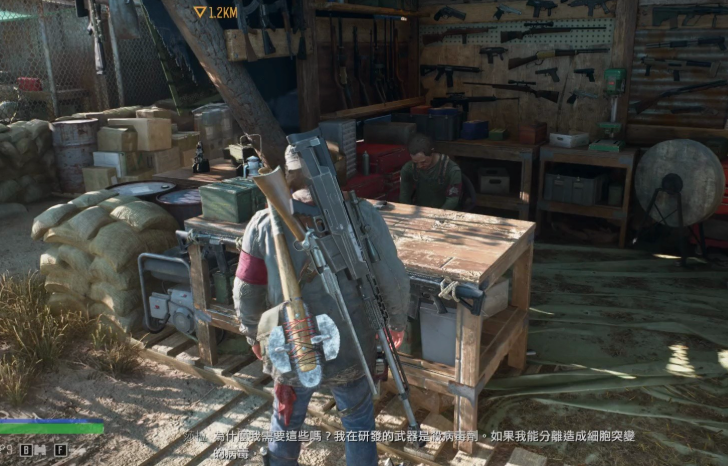Click the orange objective waypoint marker

(199, 12)
